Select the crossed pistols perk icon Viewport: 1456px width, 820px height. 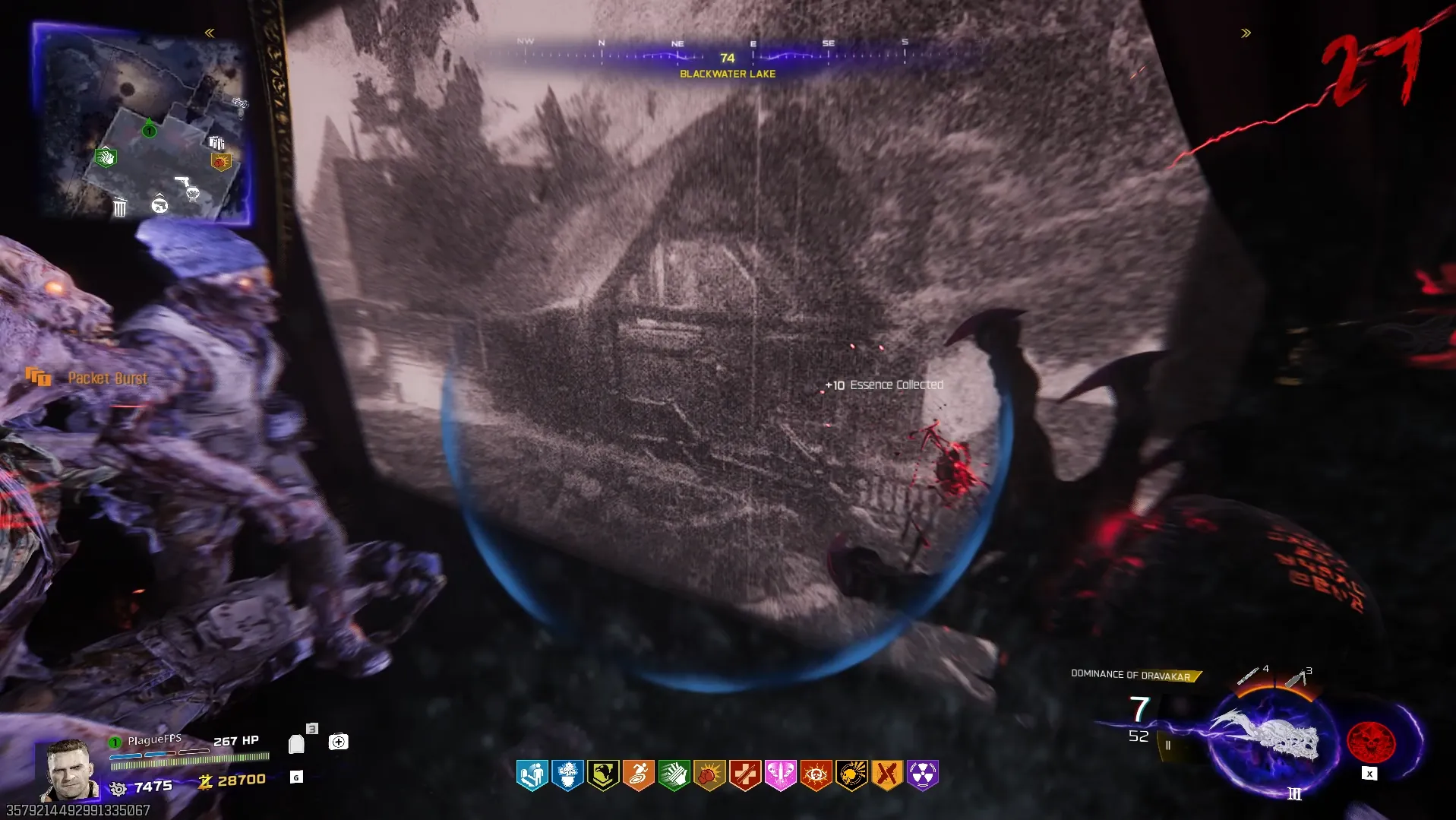click(886, 775)
